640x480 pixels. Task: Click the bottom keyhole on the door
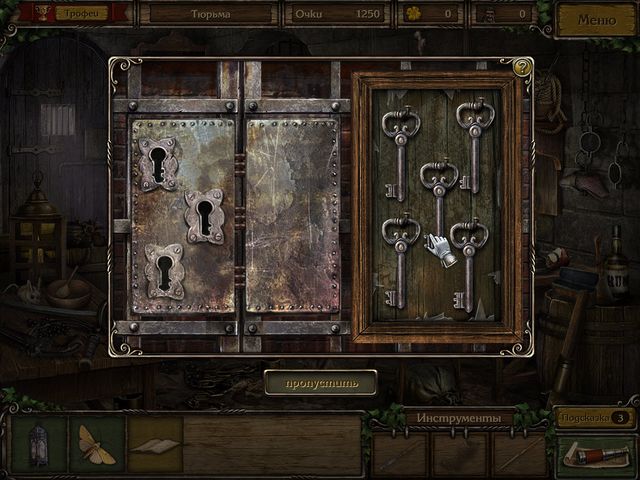[x=163, y=271]
